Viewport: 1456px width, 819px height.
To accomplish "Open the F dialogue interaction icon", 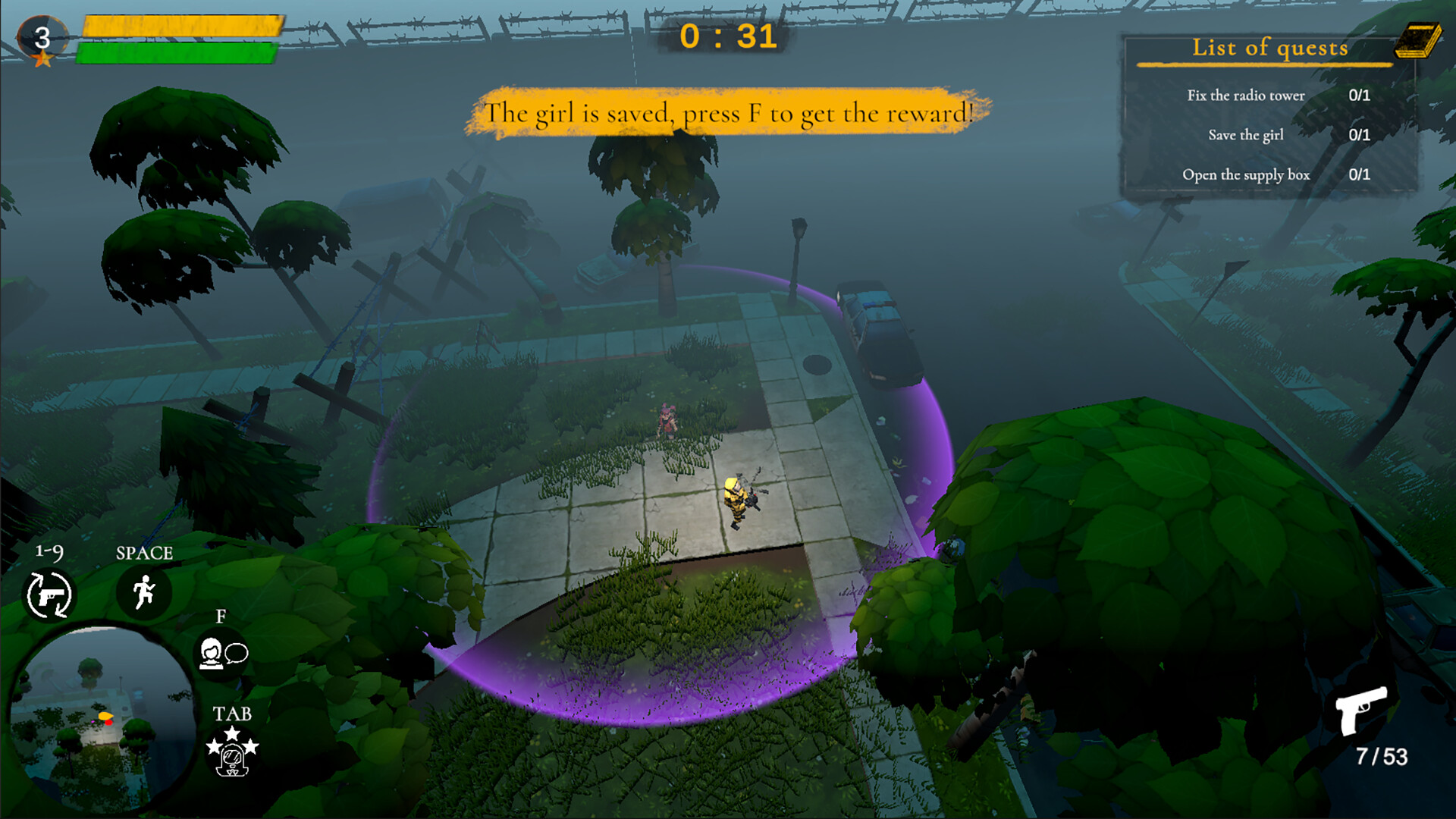I will [222, 654].
